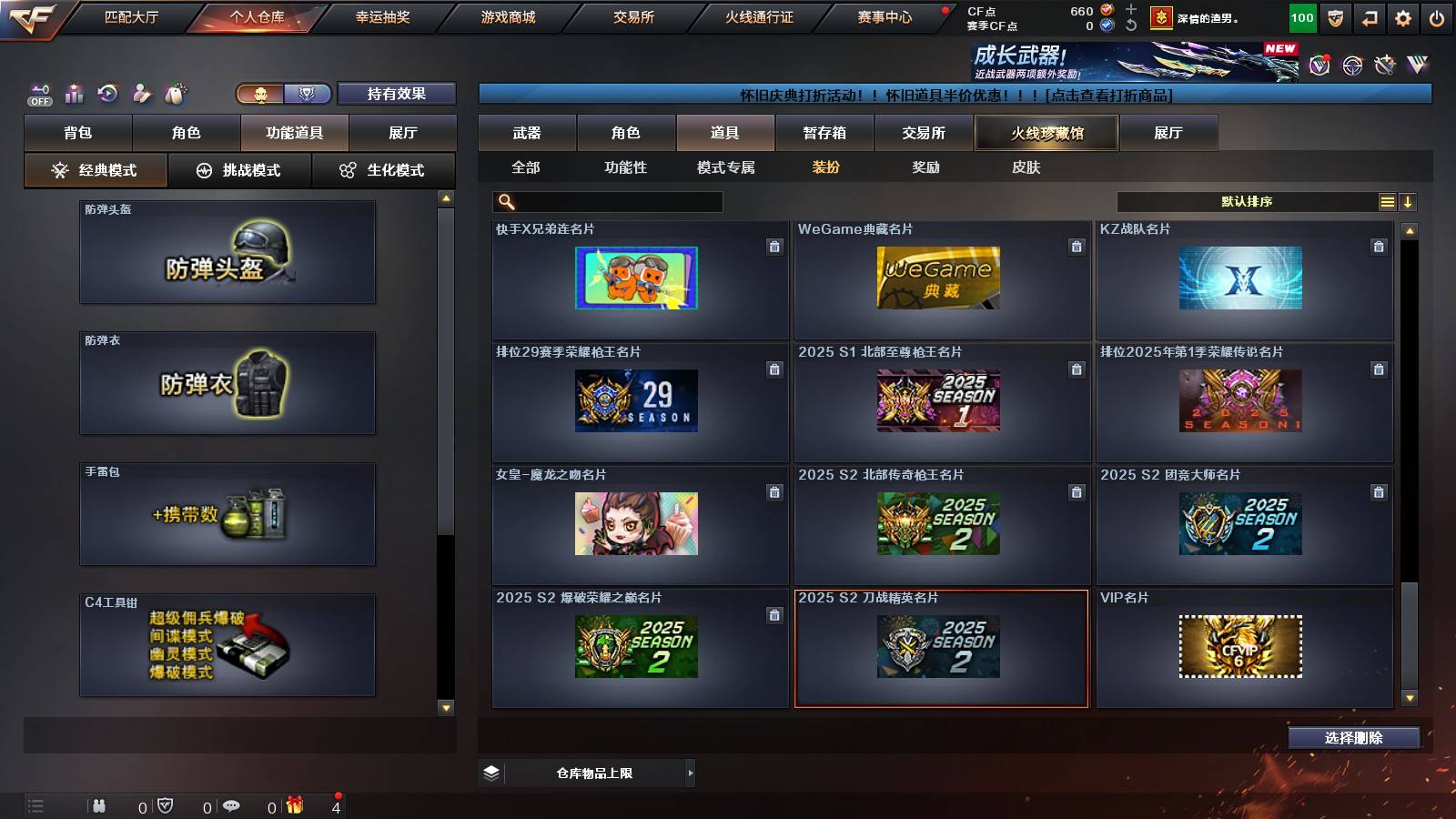Expand the 仓库物品上限 section arrow
The width and height of the screenshot is (1456, 819).
pos(690,773)
